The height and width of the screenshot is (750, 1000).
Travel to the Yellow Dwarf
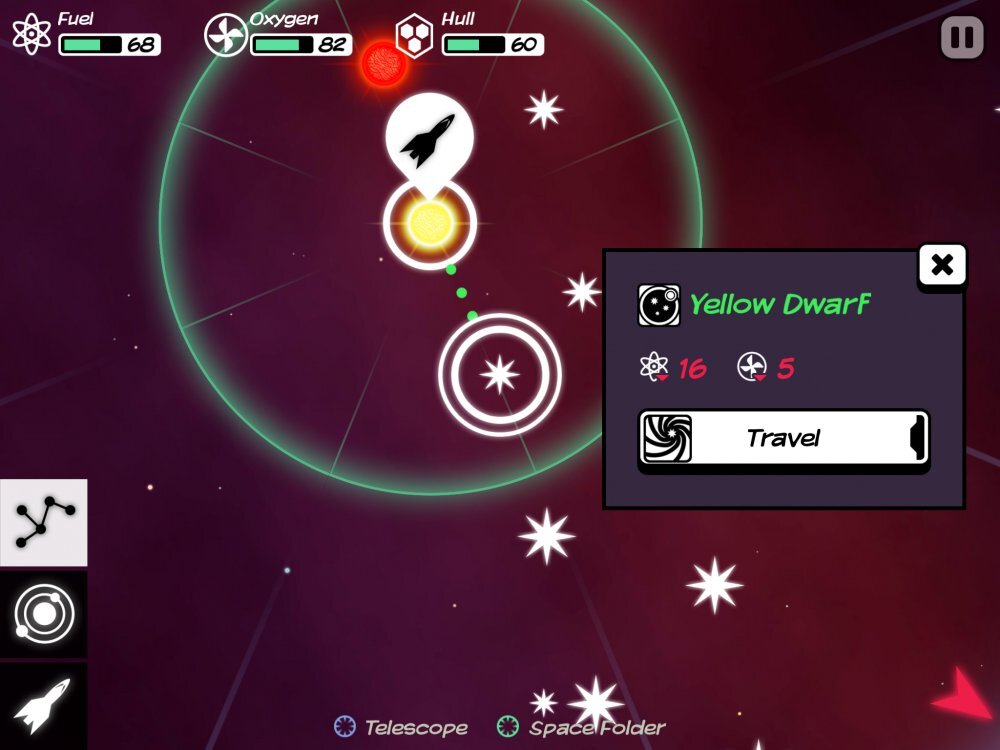click(x=783, y=438)
